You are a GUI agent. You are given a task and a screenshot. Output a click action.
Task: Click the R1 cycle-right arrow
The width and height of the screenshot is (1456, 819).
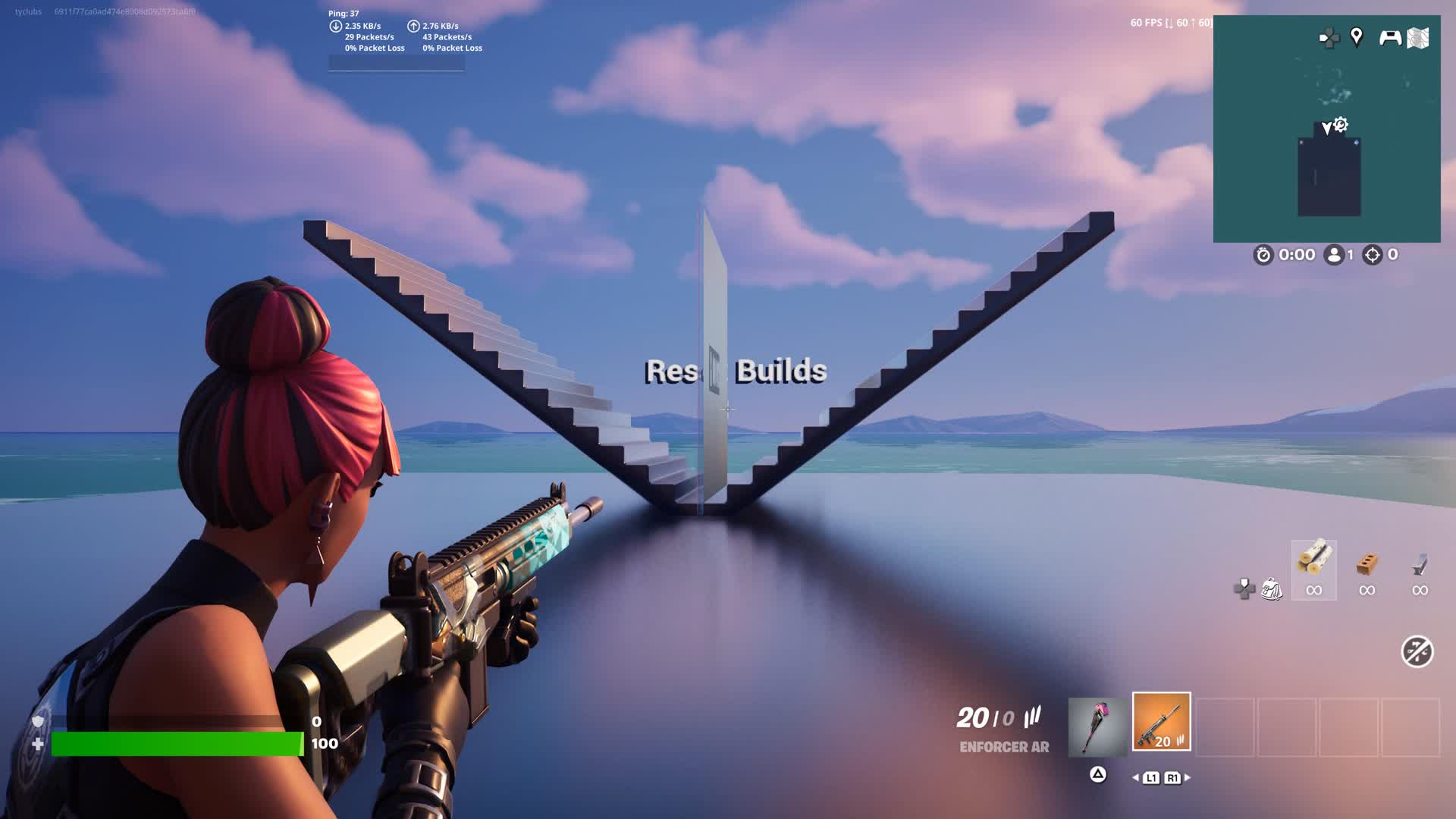[x=1172, y=777]
